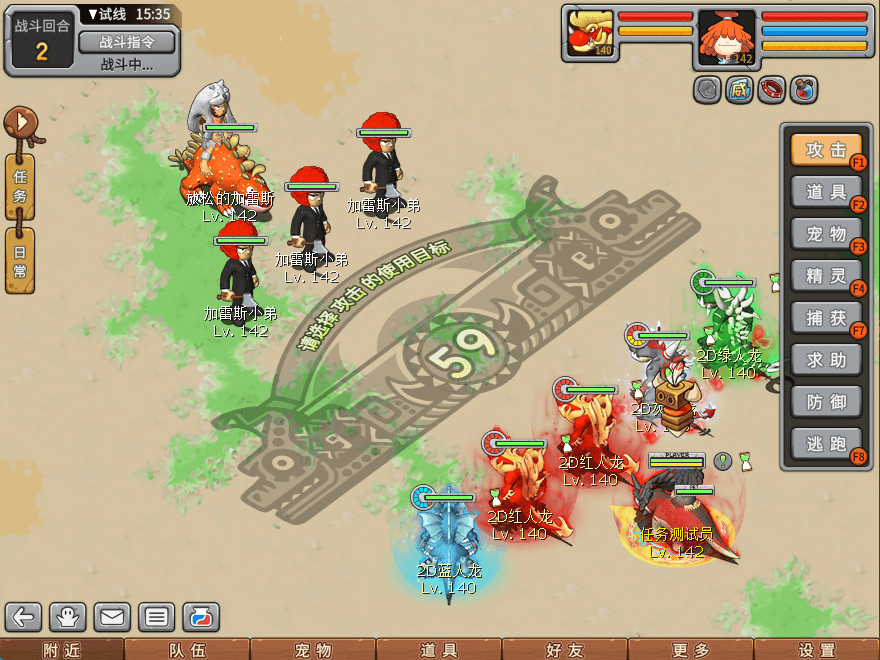
Task: Choose the 攻击 attack command
Action: [x=826, y=149]
